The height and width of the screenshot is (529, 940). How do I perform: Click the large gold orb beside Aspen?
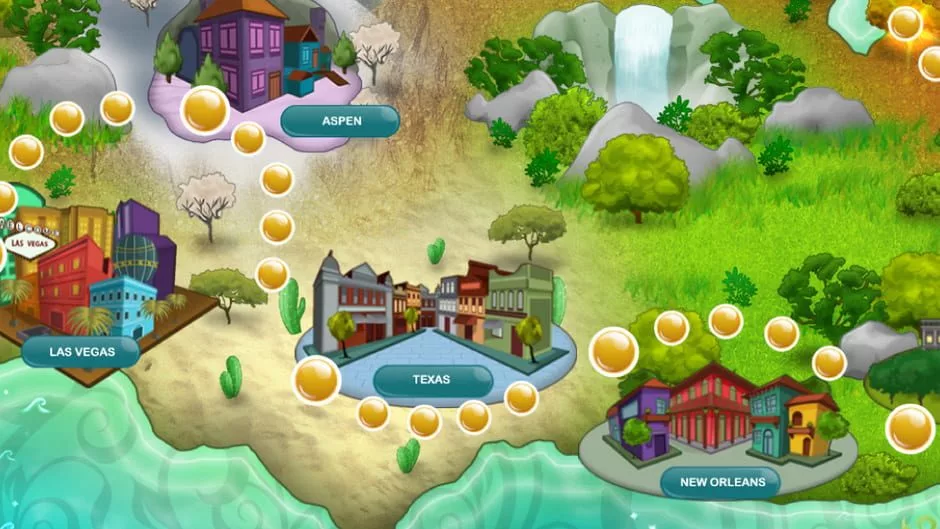click(x=205, y=109)
